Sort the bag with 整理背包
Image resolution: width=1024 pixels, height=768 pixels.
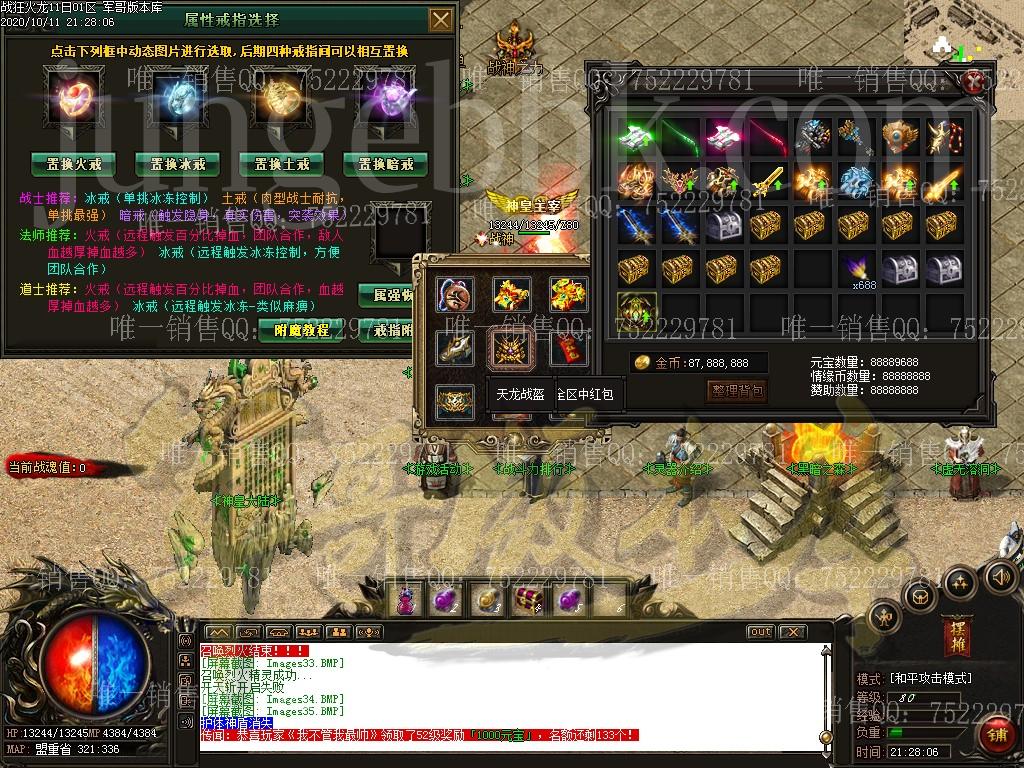pyautogui.click(x=737, y=390)
